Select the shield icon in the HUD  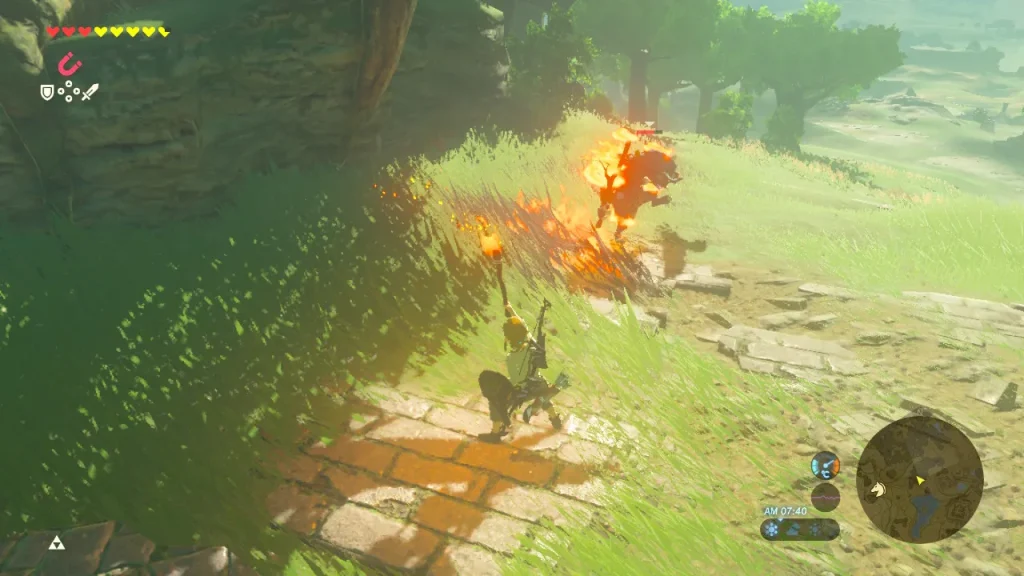[x=46, y=92]
